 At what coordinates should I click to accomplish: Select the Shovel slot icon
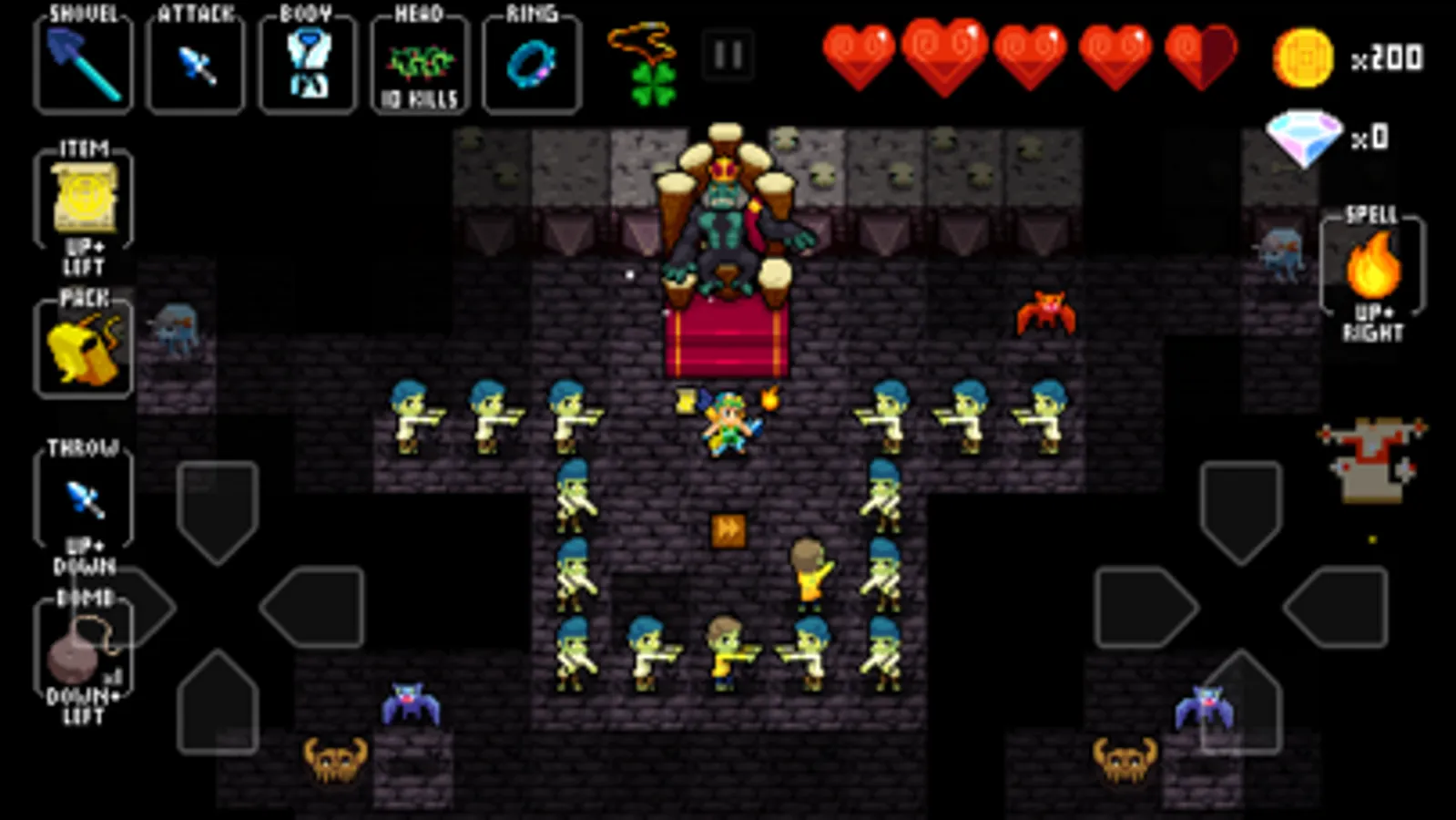[x=82, y=64]
